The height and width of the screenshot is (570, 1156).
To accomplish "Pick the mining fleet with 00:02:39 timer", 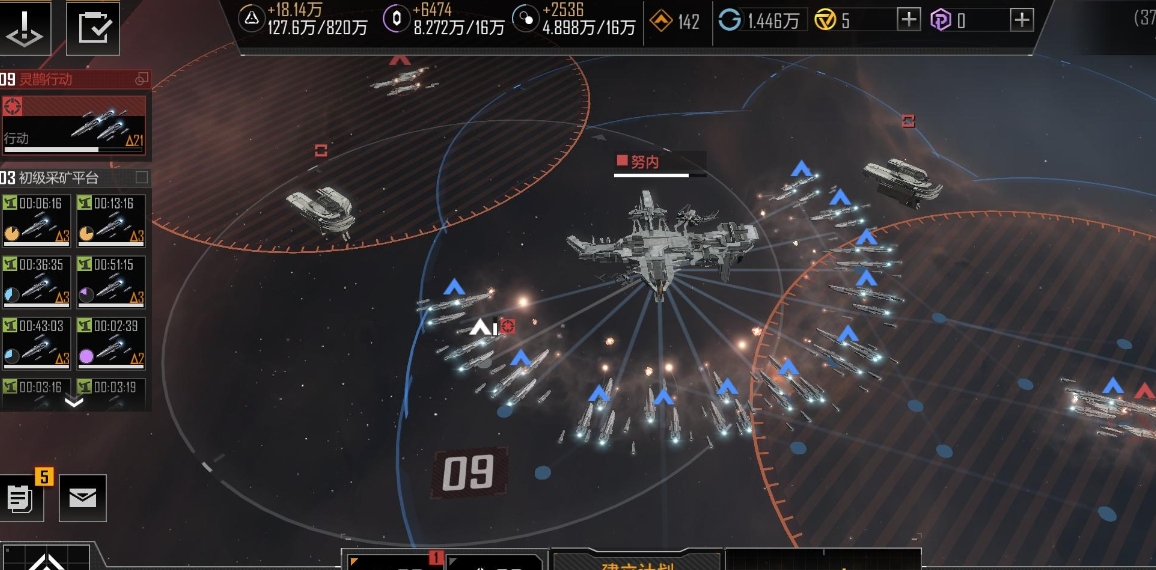I will coord(111,342).
